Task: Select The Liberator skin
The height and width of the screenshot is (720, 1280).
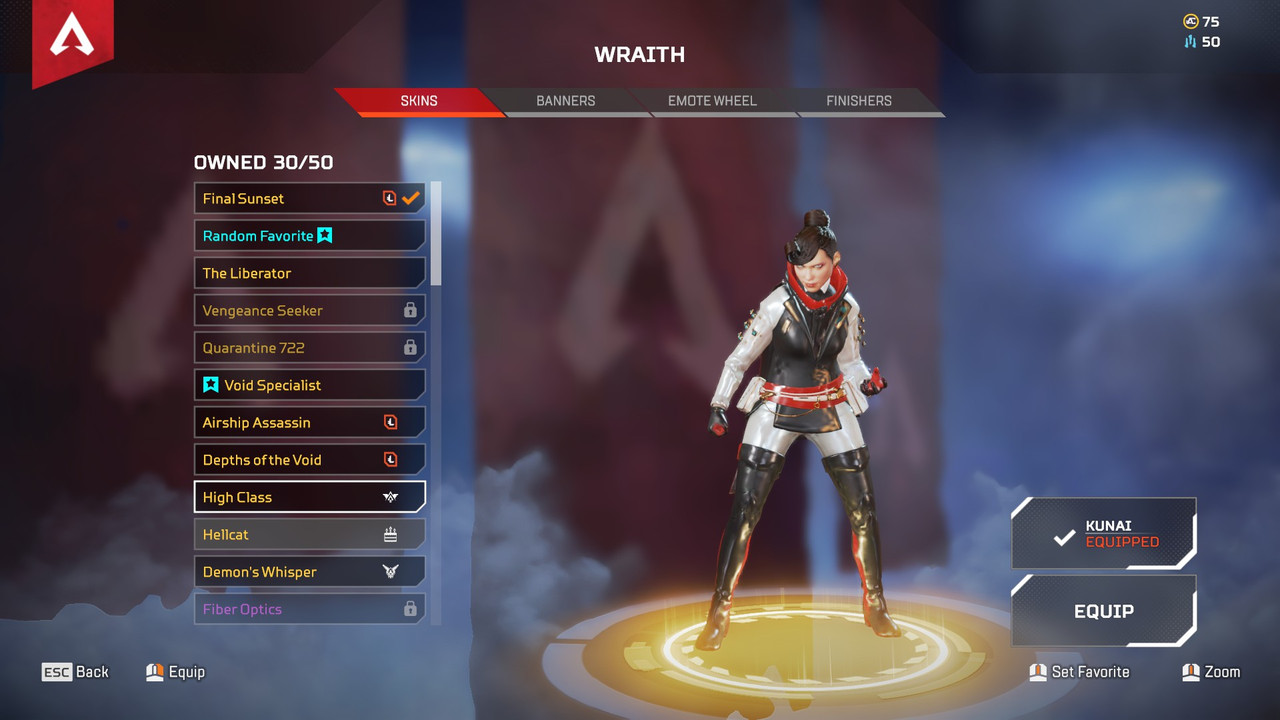Action: [x=309, y=273]
